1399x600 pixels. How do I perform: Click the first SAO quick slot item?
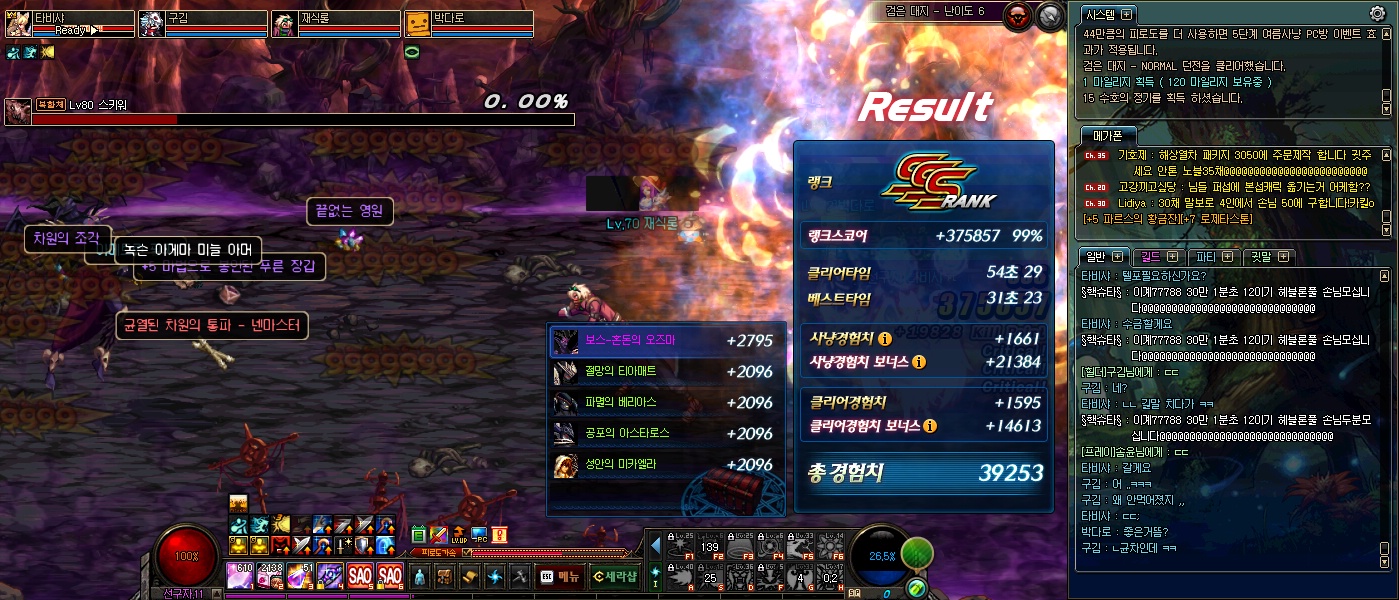(x=360, y=576)
